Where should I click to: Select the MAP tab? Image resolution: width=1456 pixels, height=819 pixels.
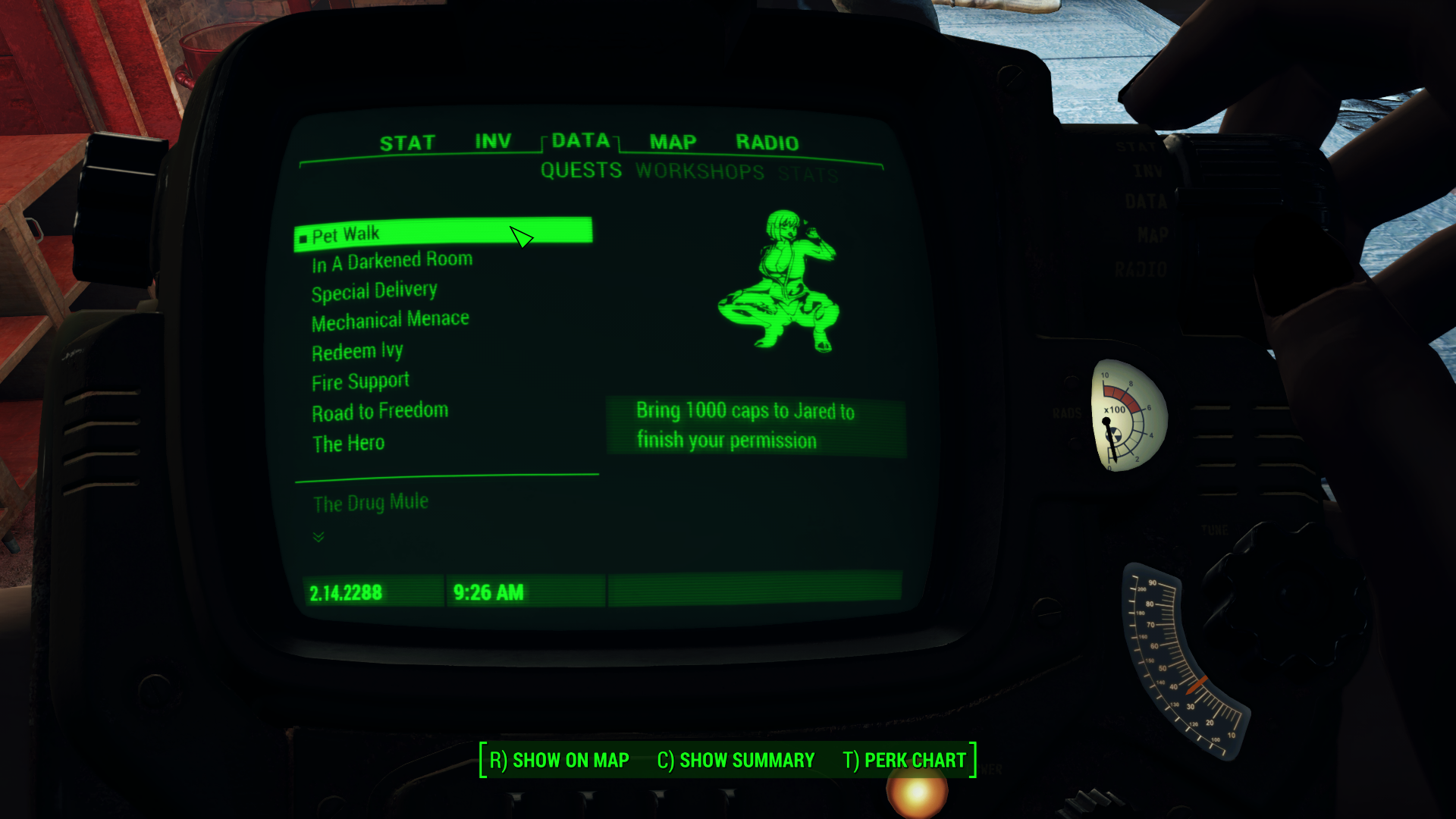click(670, 142)
